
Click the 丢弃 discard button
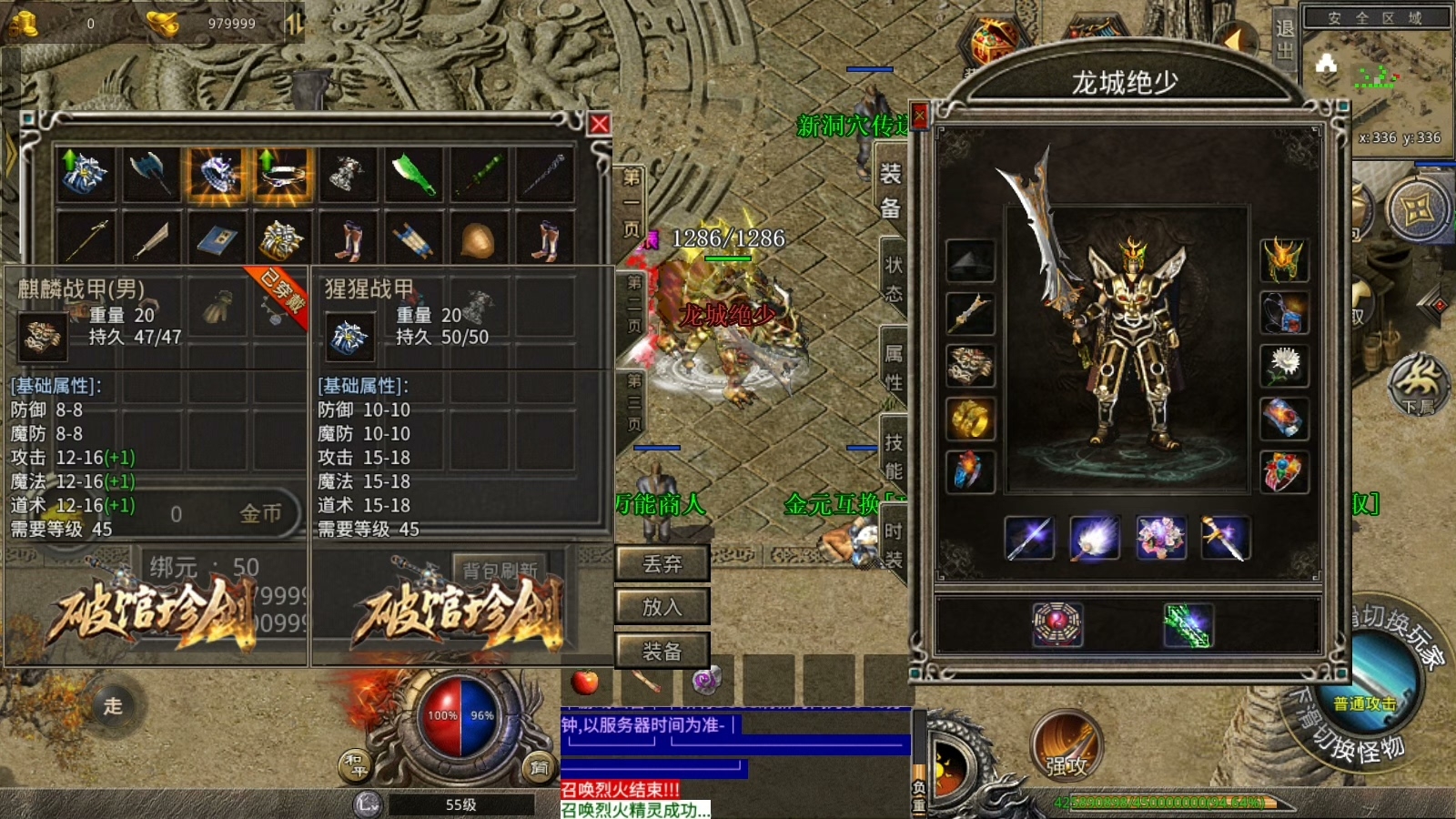662,564
